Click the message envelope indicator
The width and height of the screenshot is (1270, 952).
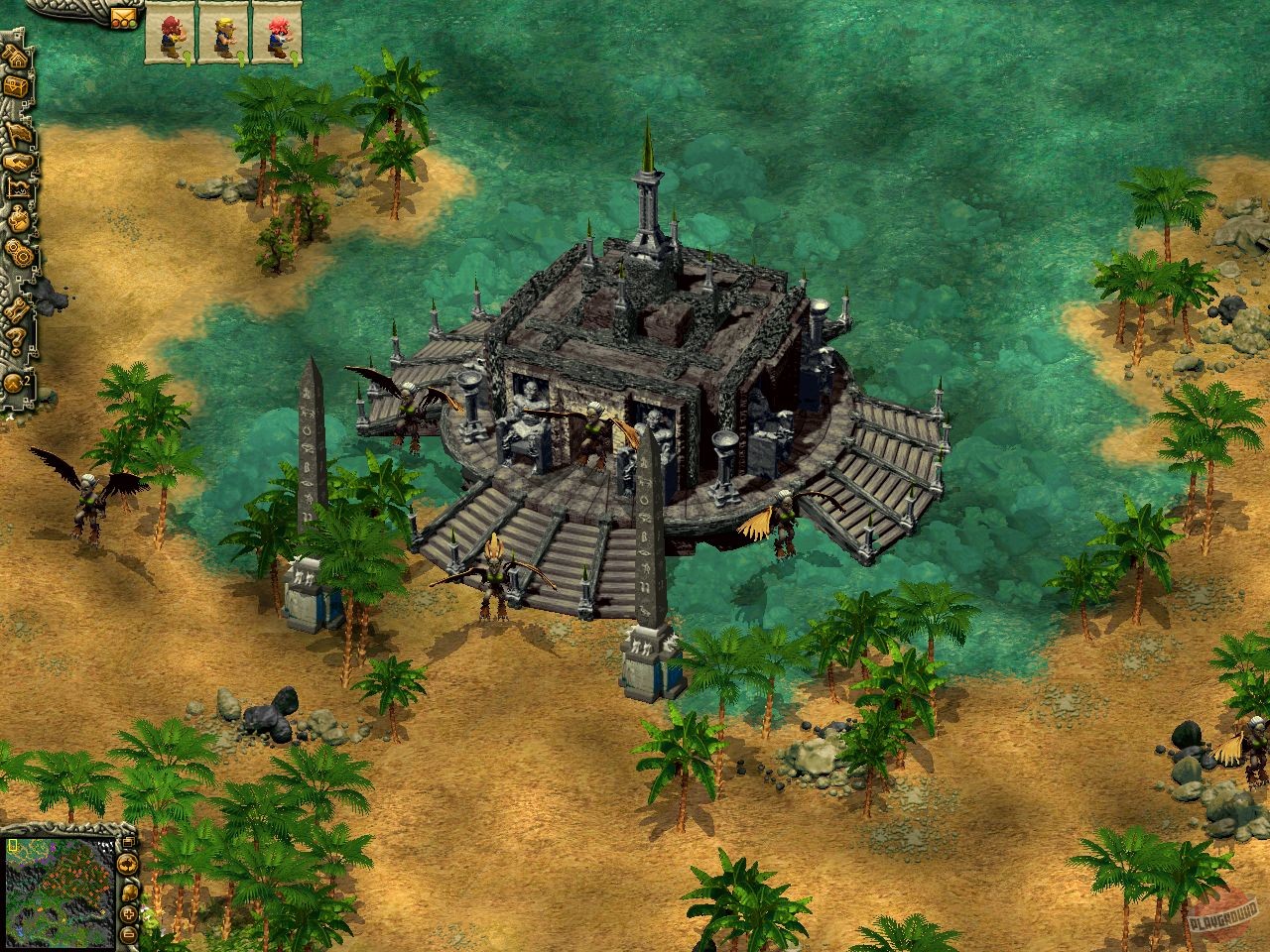124,18
